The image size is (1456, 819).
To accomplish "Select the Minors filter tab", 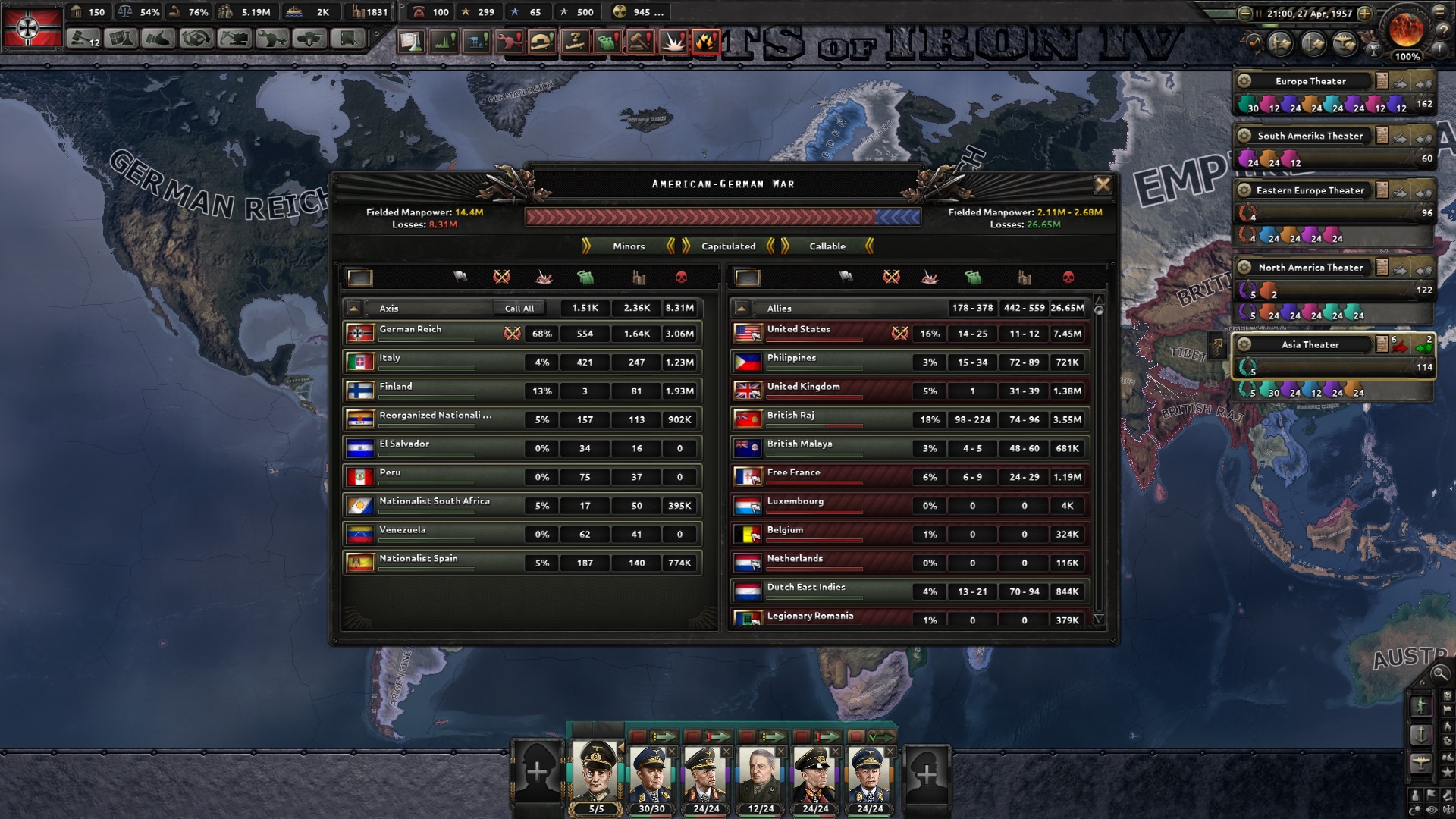I will [628, 246].
